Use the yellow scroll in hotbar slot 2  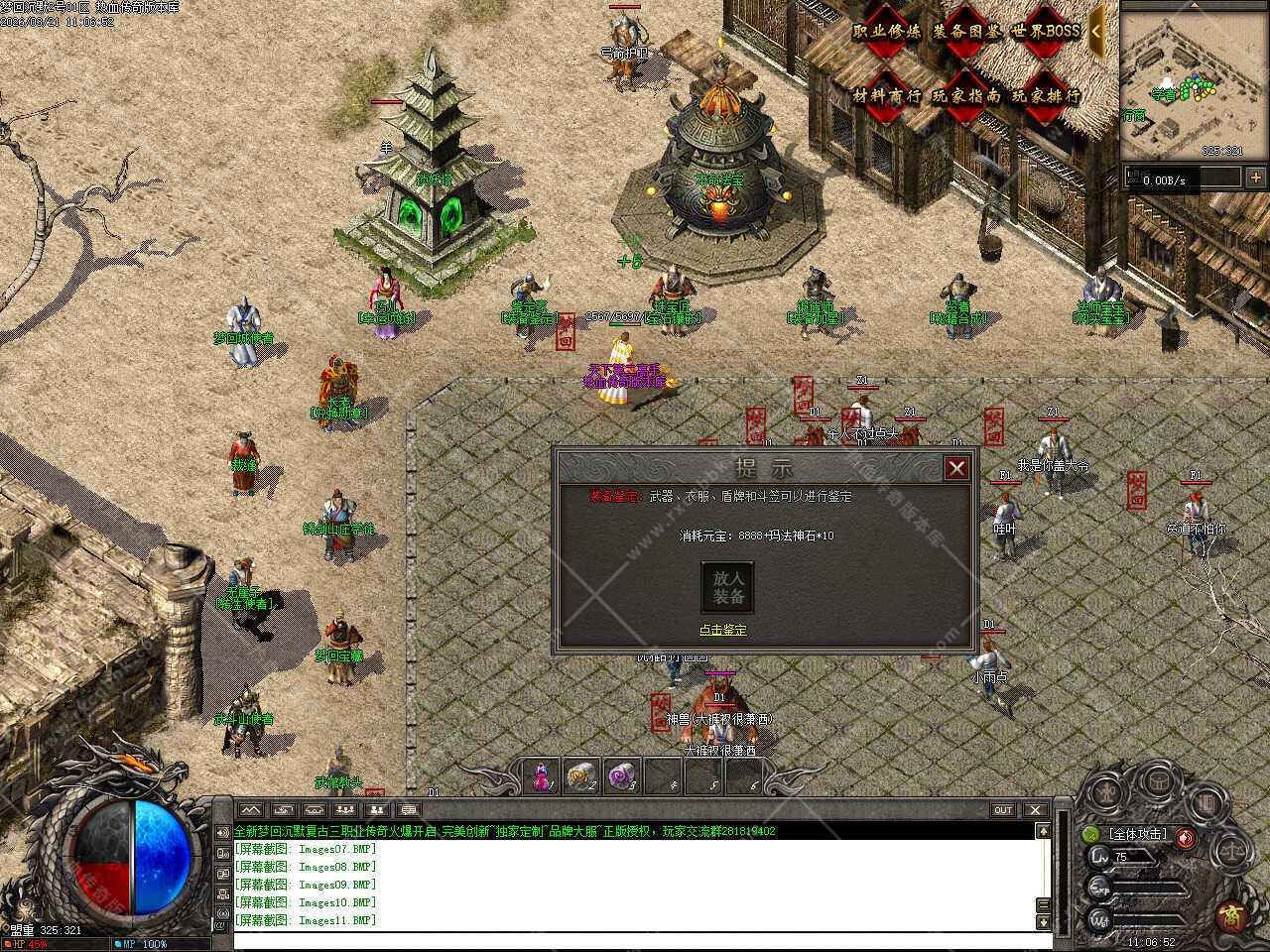pyautogui.click(x=581, y=775)
